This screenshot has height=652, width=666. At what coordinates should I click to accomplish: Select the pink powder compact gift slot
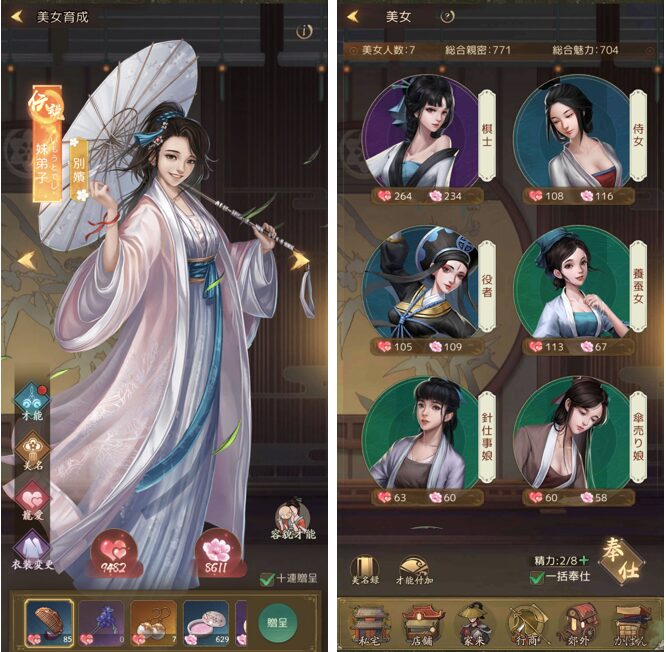tap(207, 620)
